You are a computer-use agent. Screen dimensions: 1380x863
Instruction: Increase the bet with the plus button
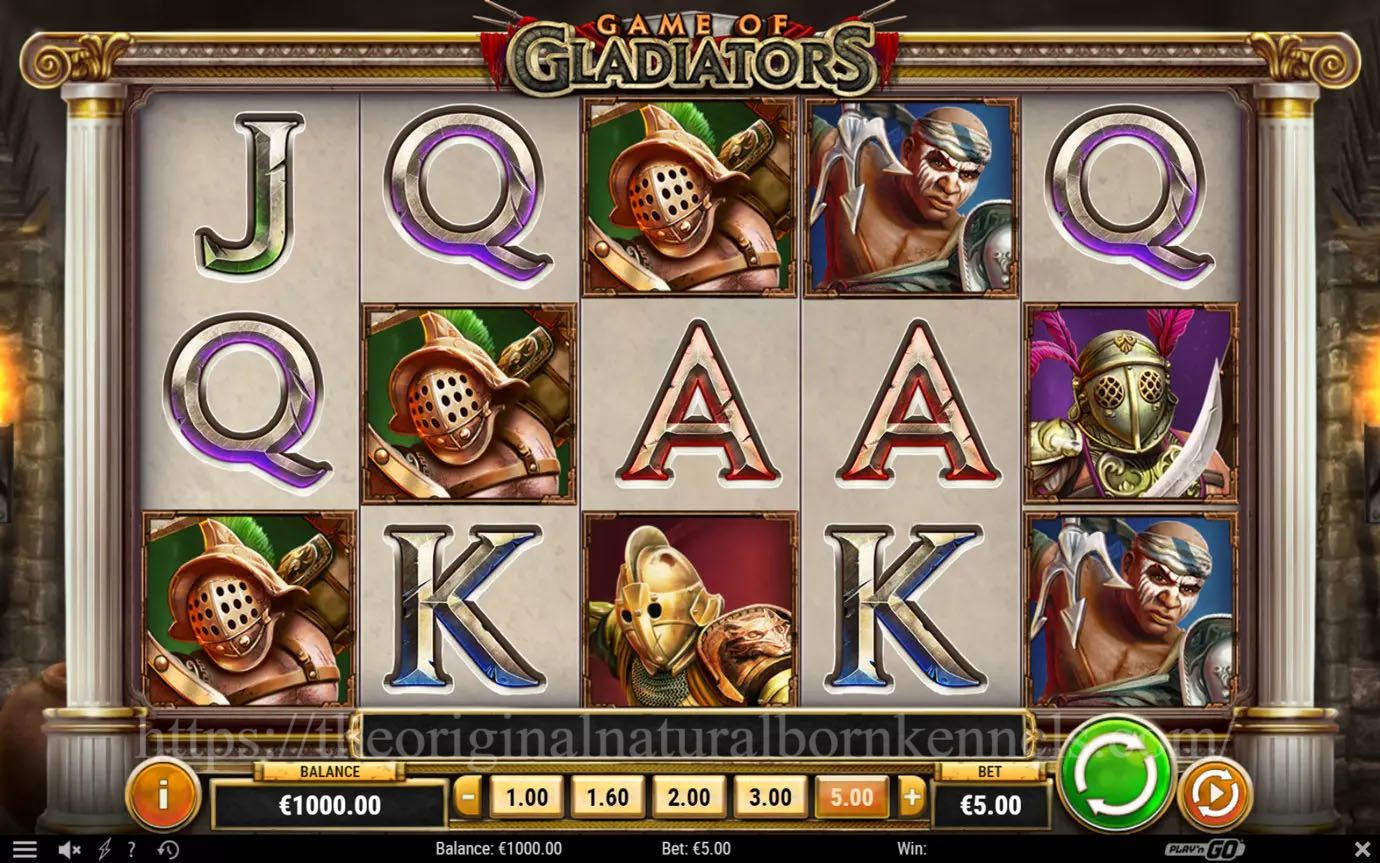(x=911, y=797)
